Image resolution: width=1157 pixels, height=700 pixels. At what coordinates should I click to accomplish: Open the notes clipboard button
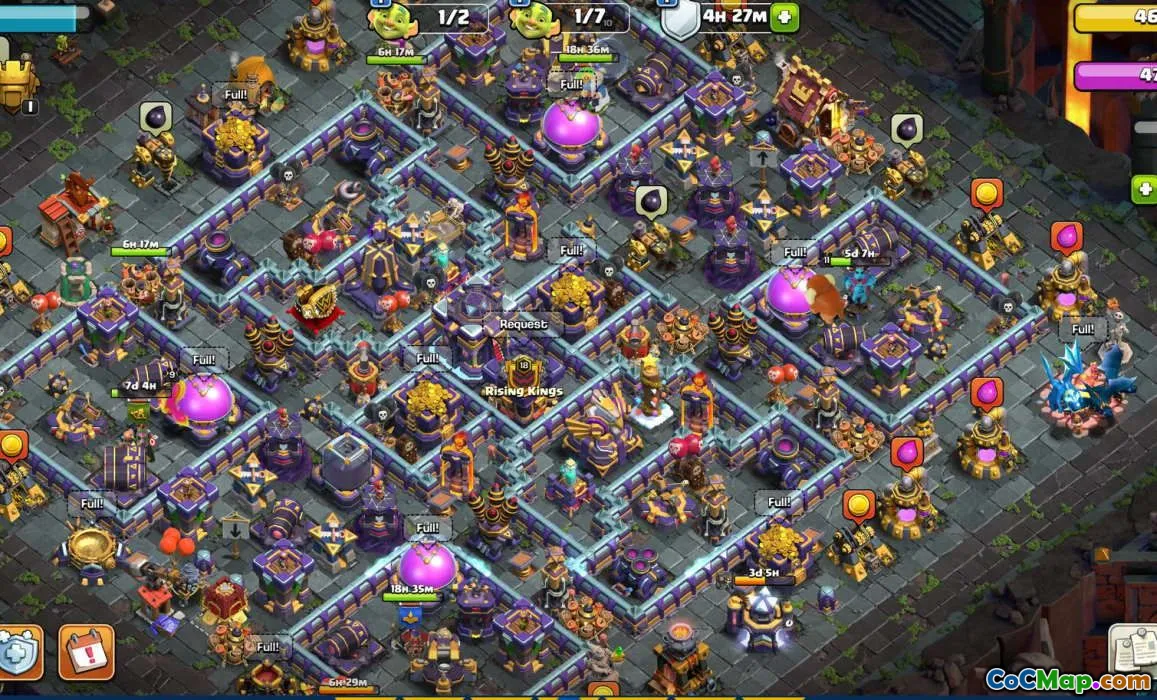(x=1134, y=651)
